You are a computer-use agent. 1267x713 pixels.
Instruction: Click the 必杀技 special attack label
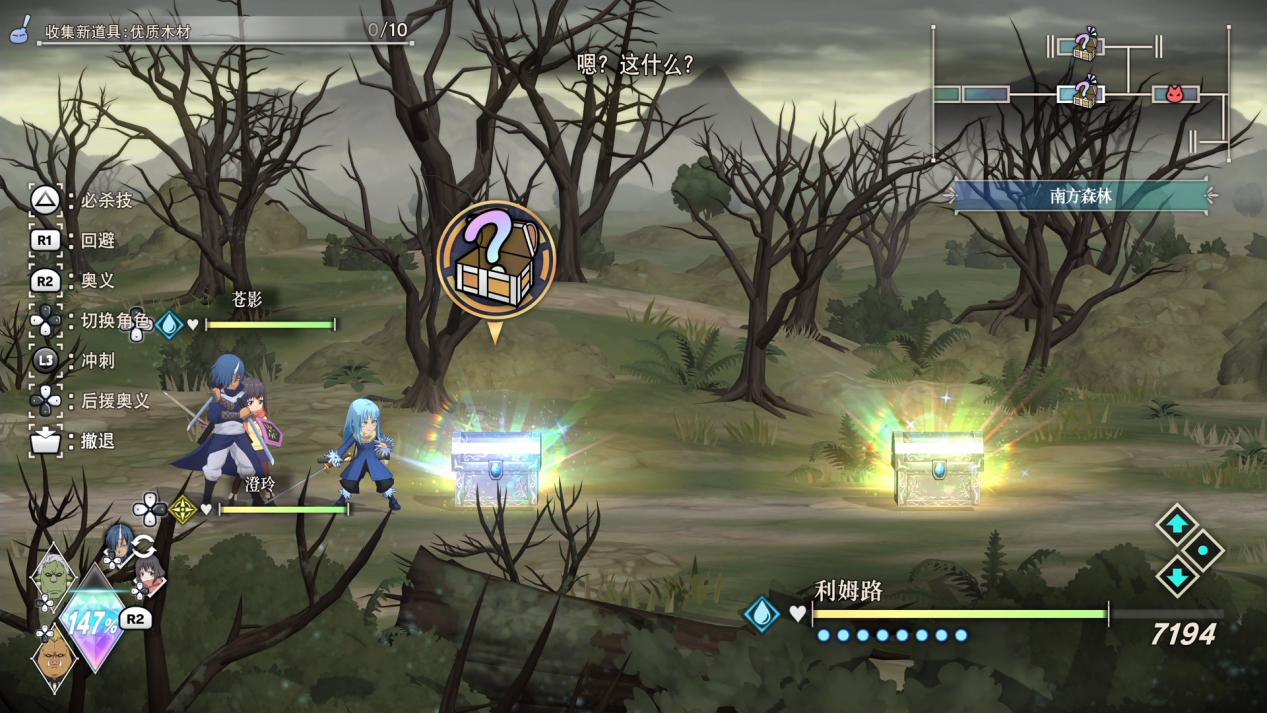click(106, 200)
